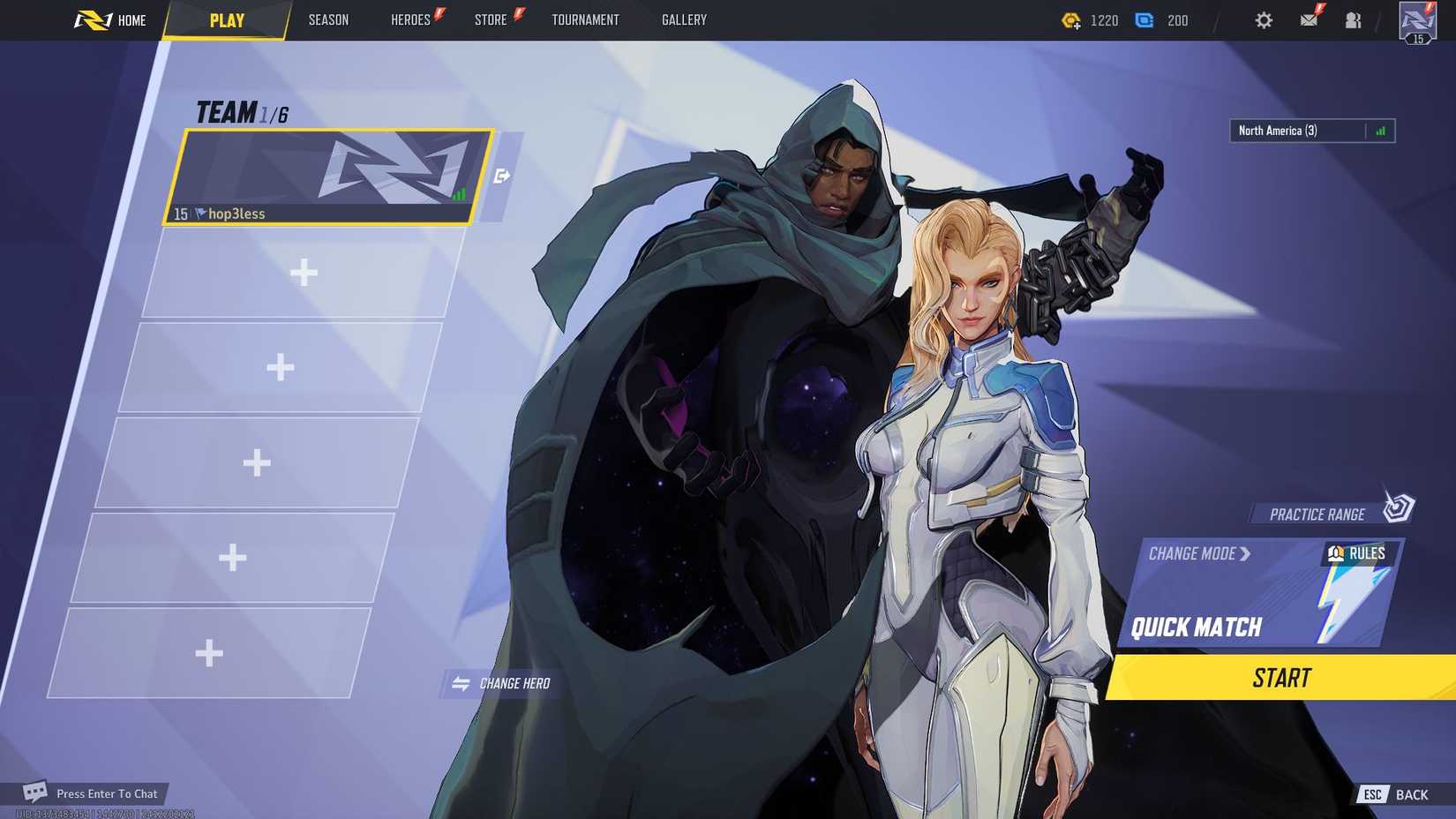Click the invite arrow beside the team banner
The height and width of the screenshot is (819, 1456).
point(500,177)
